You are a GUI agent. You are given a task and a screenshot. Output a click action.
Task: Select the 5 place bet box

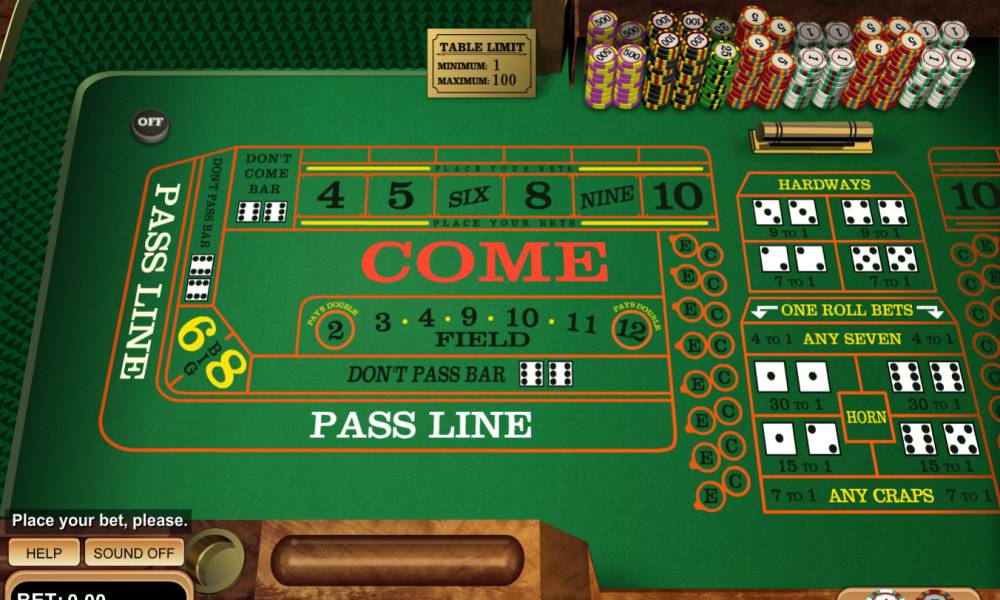tap(400, 196)
